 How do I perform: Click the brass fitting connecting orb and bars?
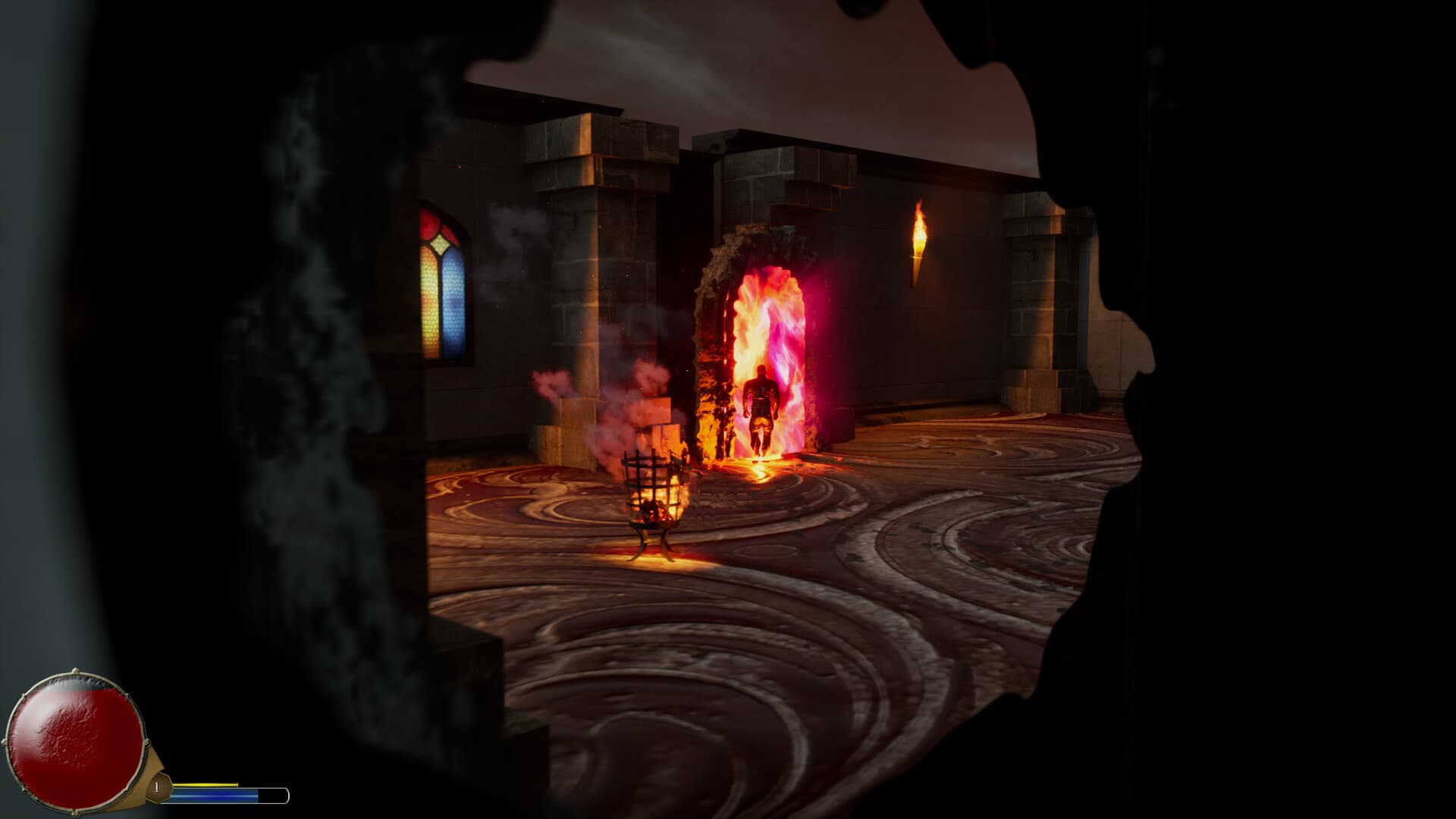pyautogui.click(x=146, y=766)
